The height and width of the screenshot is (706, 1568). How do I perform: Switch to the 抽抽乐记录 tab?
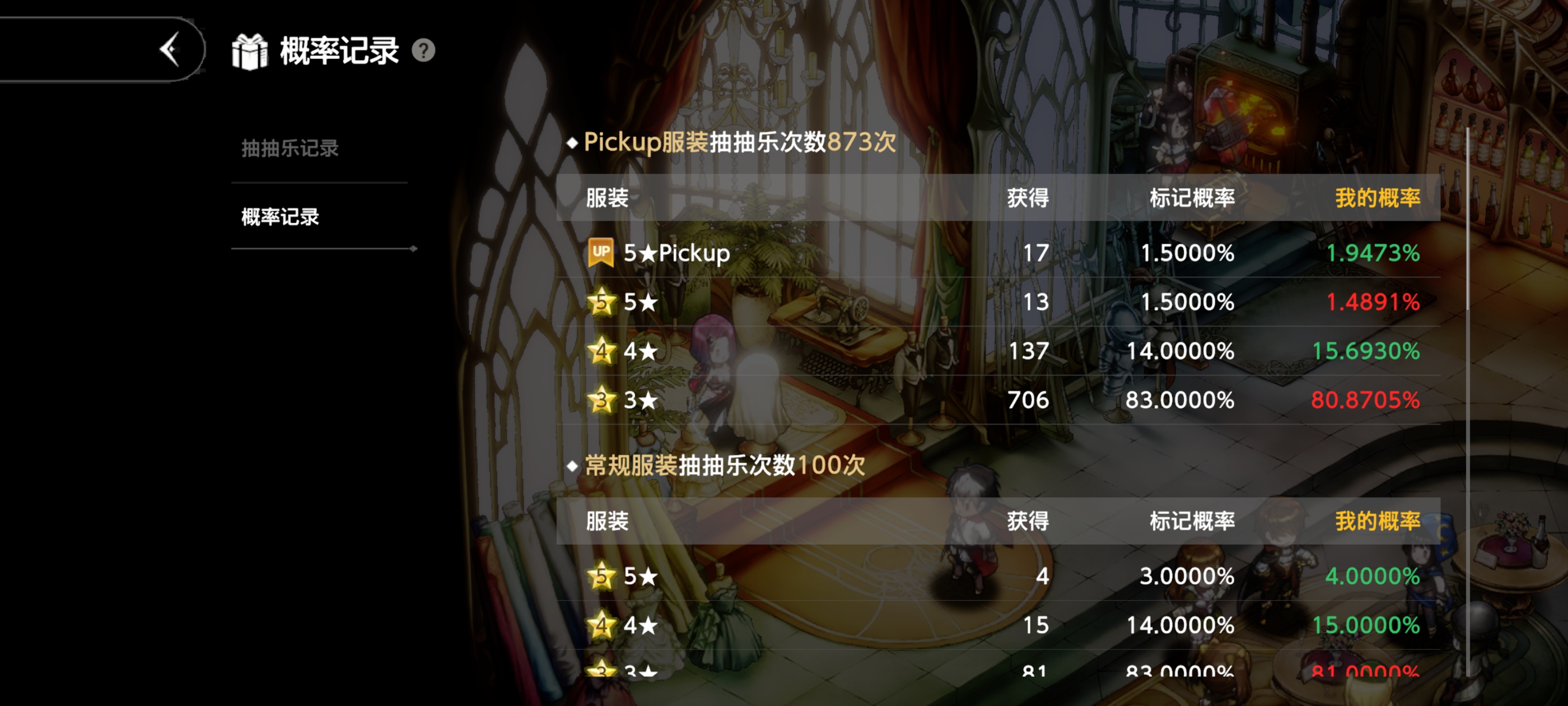pyautogui.click(x=288, y=148)
